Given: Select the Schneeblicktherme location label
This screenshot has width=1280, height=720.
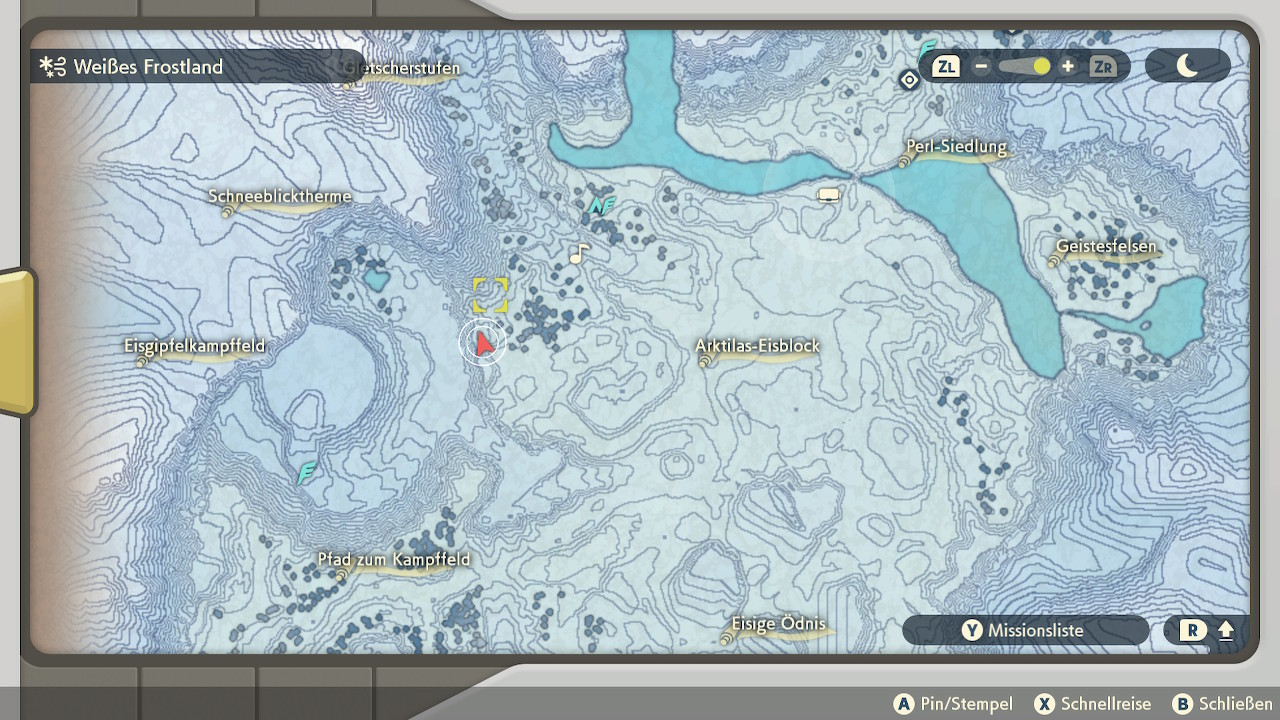Looking at the screenshot, I should [x=280, y=197].
